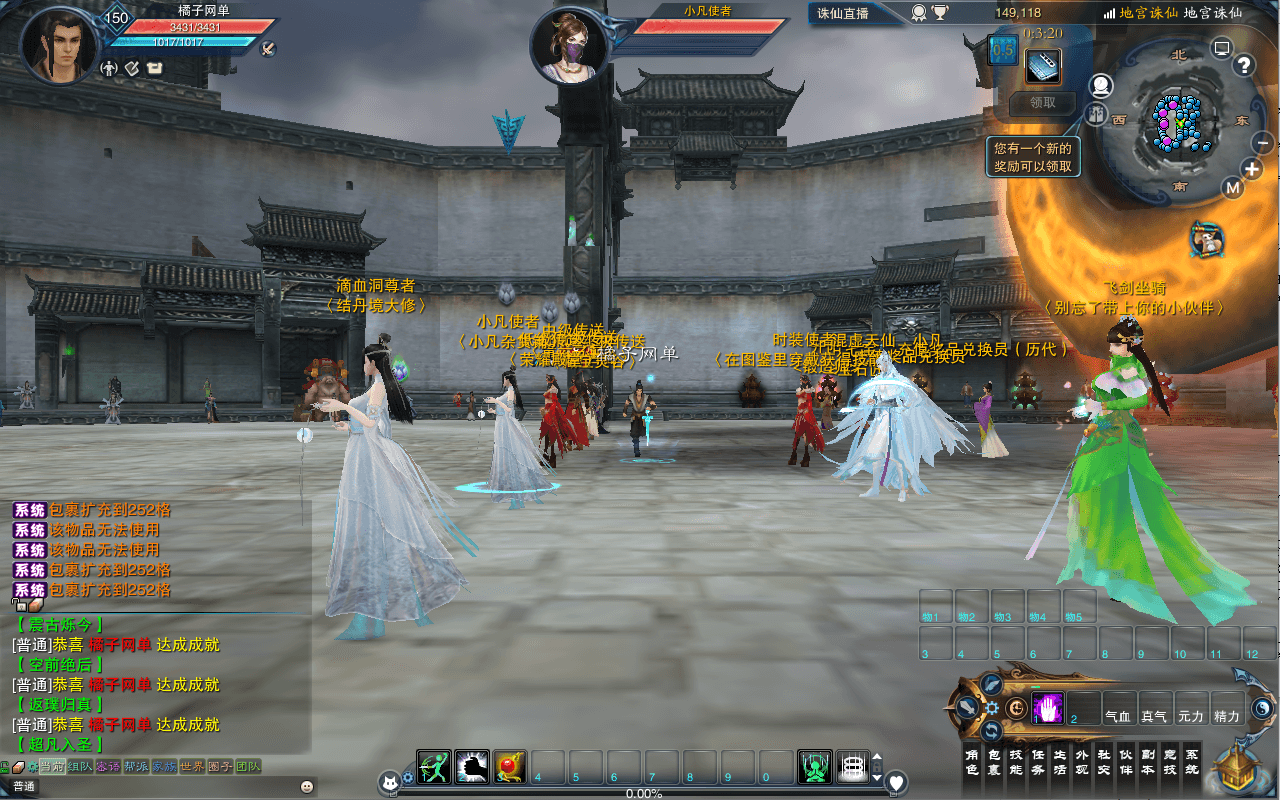Open help via the question mark icon
This screenshot has height=800, width=1280.
pyautogui.click(x=1244, y=66)
